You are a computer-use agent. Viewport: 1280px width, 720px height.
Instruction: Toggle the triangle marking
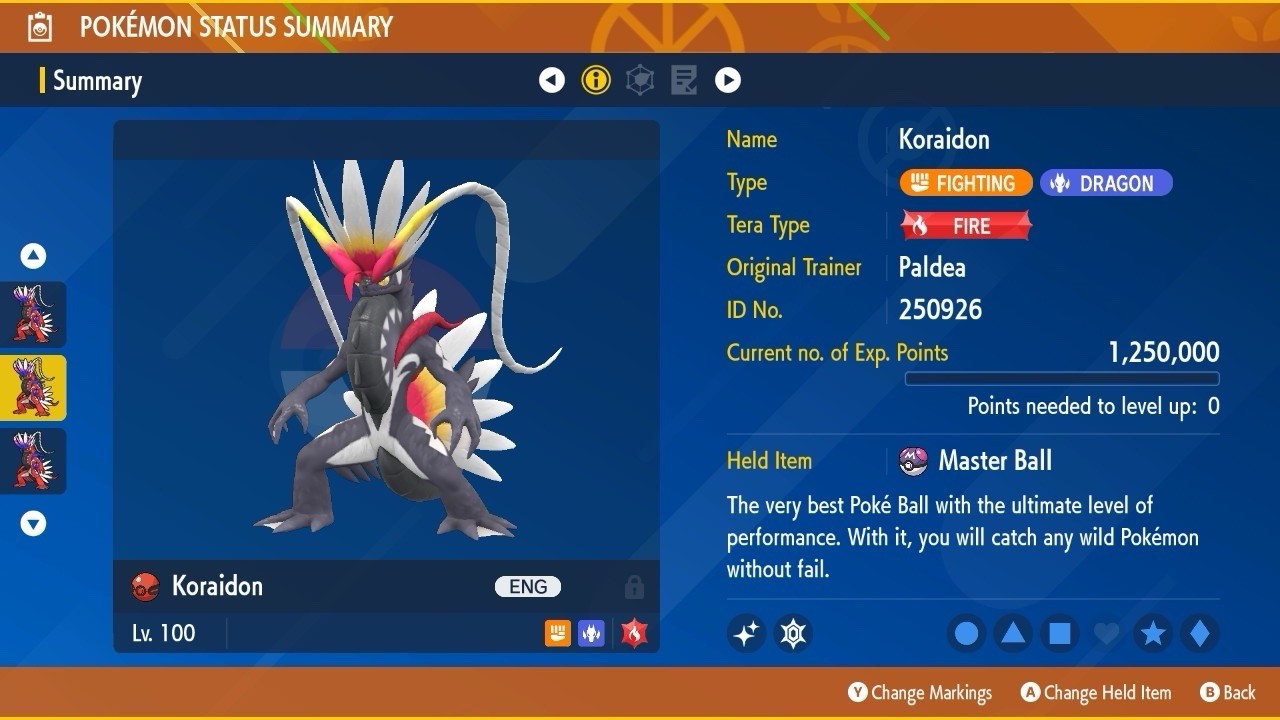1013,633
